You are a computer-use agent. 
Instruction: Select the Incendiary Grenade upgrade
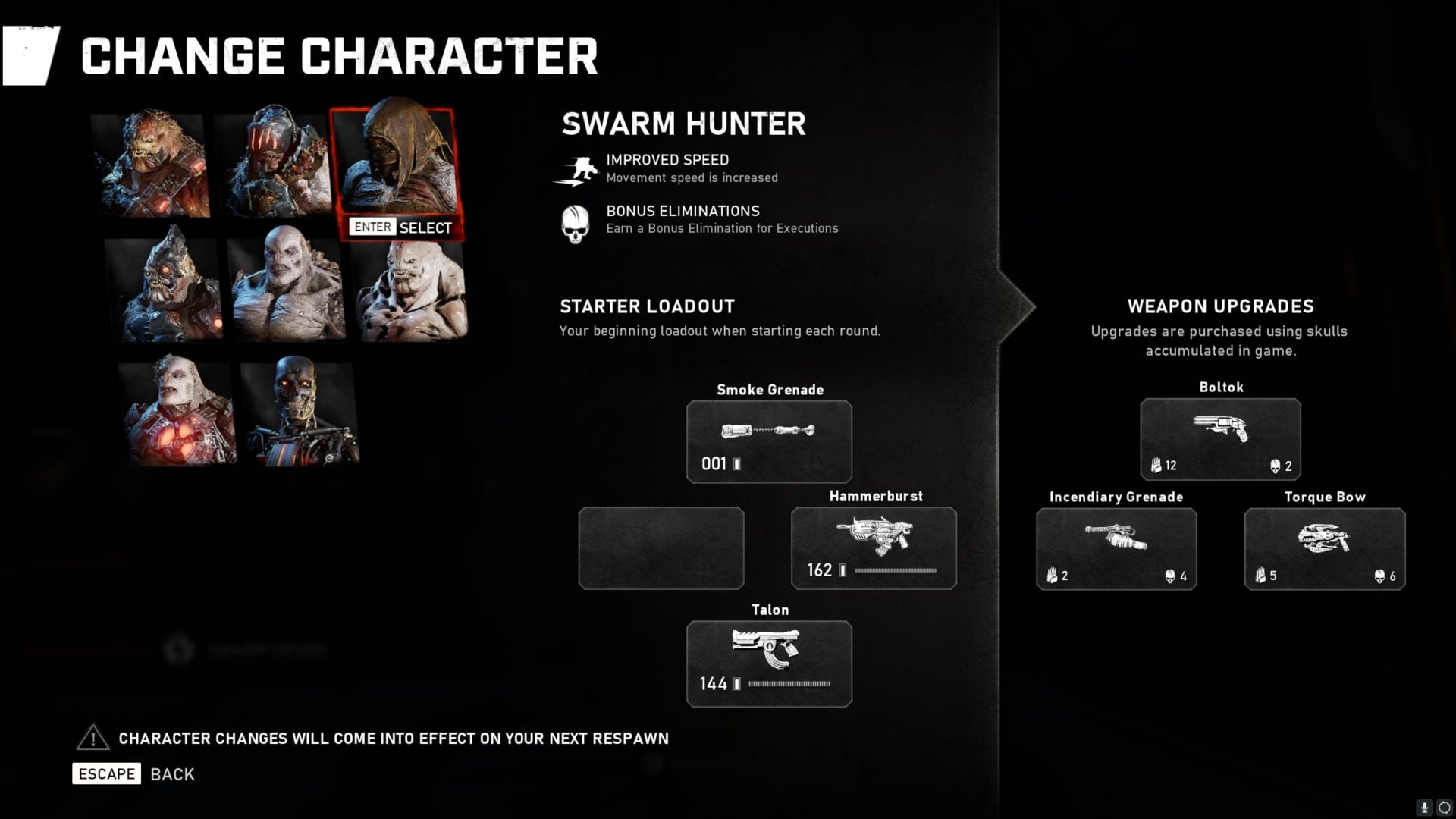(x=1116, y=548)
